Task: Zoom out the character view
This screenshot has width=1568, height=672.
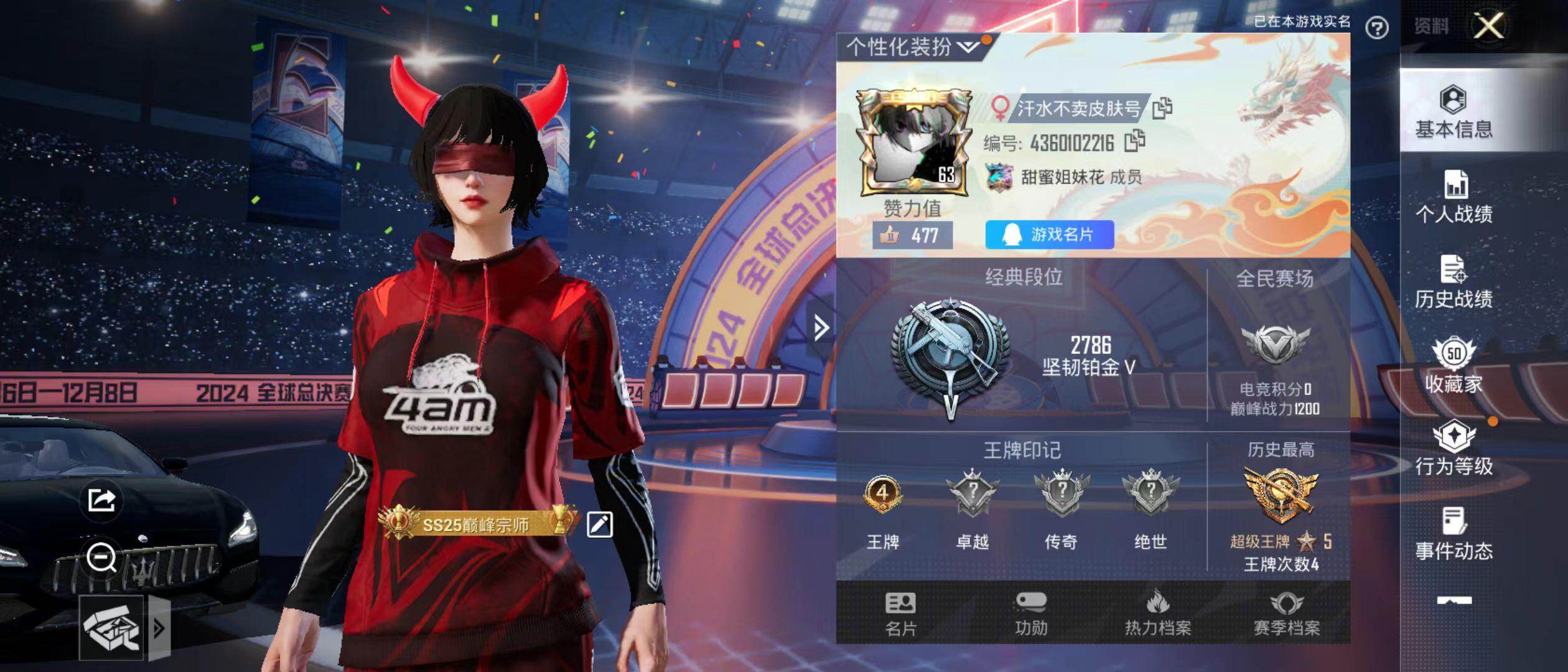Action: click(101, 557)
